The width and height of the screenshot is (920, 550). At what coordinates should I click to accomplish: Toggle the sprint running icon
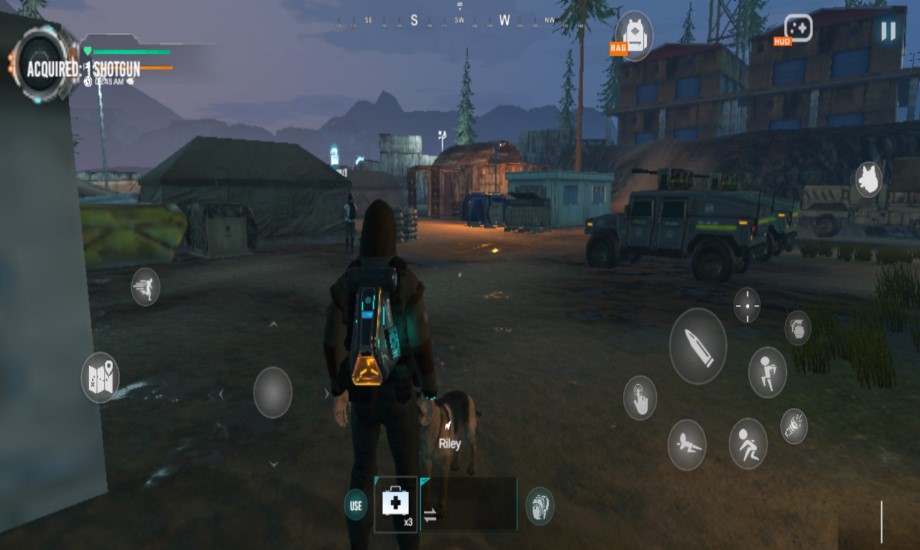pyautogui.click(x=146, y=287)
